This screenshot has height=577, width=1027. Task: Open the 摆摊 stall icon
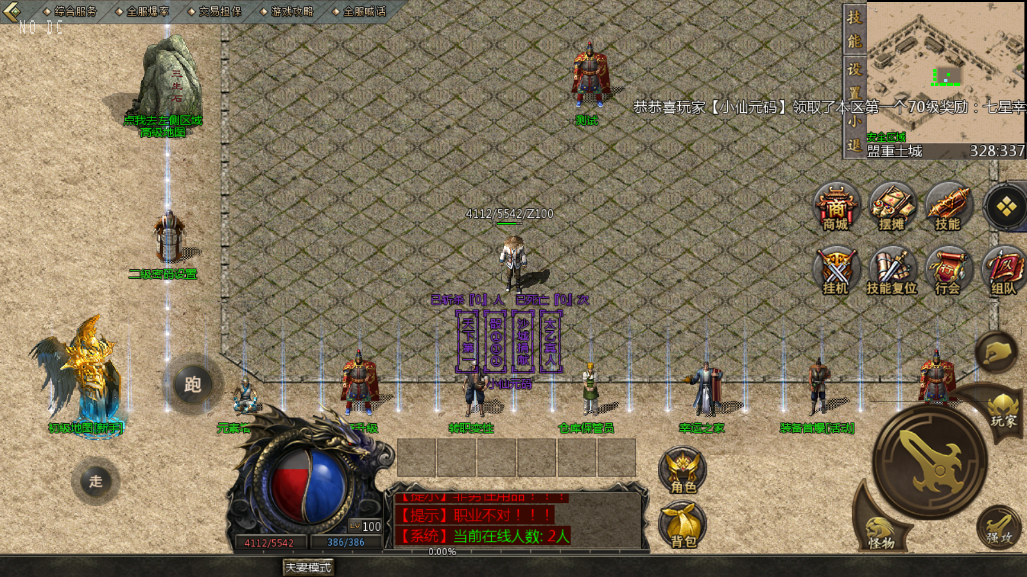(x=891, y=205)
